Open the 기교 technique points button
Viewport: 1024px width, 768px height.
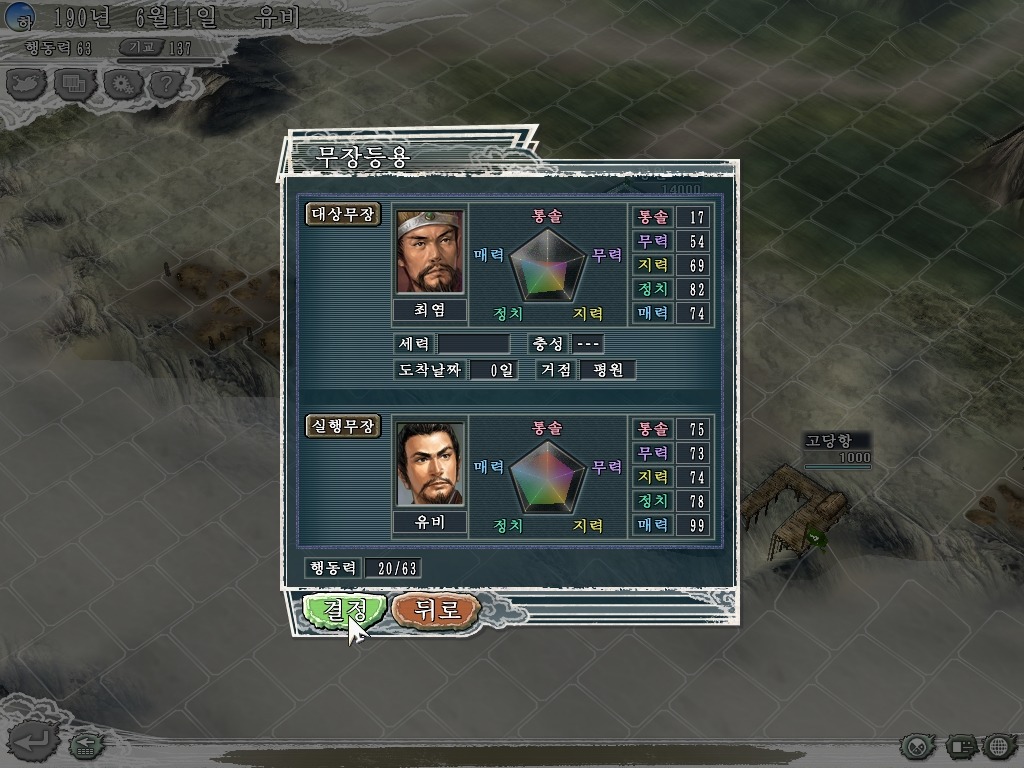pyautogui.click(x=139, y=48)
